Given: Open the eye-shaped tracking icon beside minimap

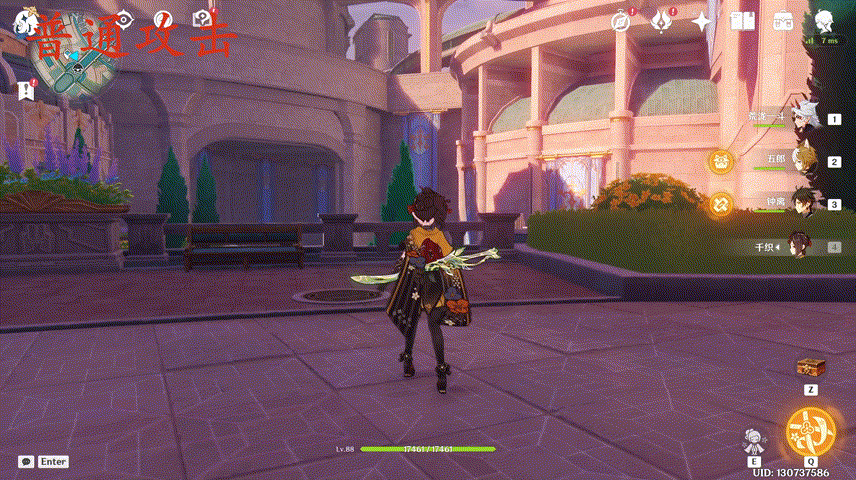Looking at the screenshot, I should click(x=124, y=19).
